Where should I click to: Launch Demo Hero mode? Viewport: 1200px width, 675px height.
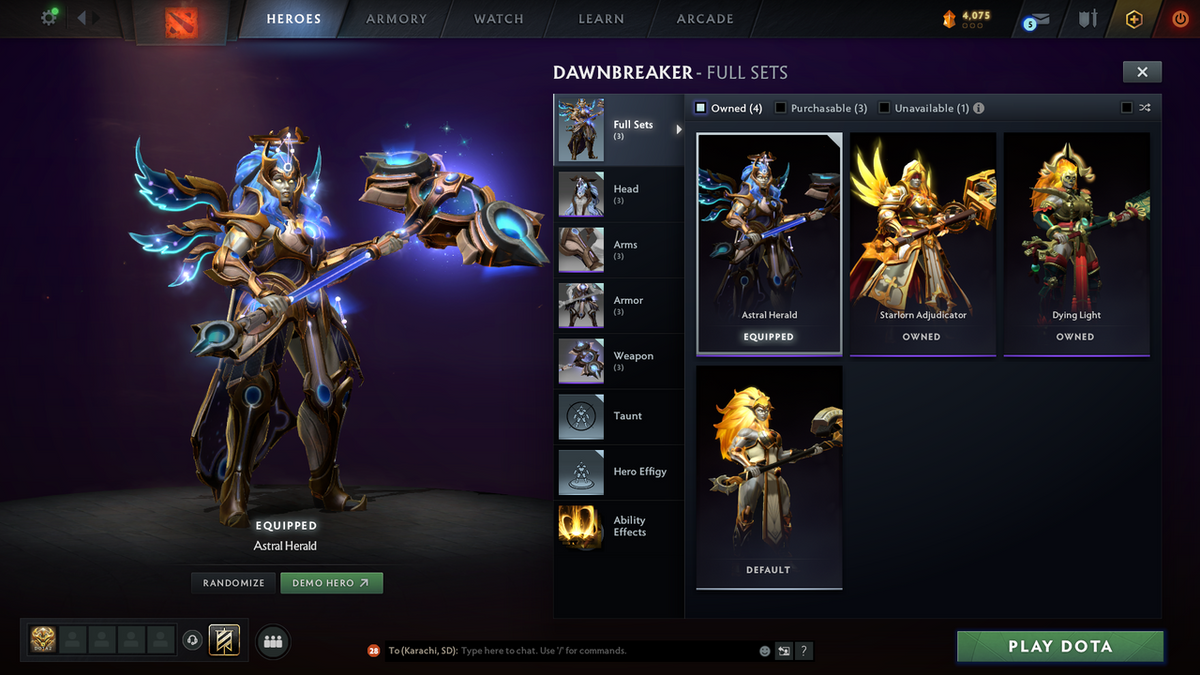[331, 583]
